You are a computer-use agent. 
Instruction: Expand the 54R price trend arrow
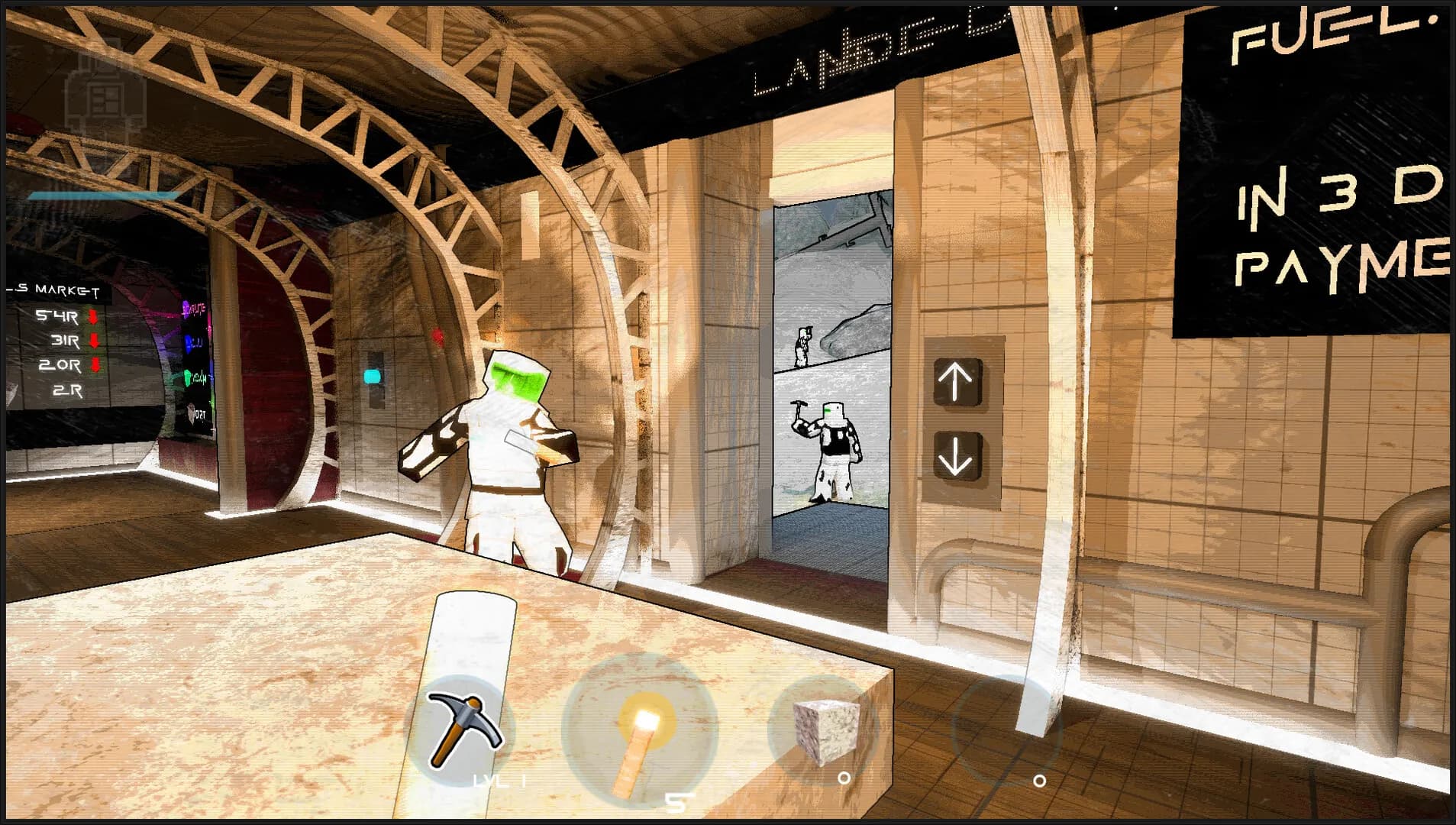click(x=93, y=318)
